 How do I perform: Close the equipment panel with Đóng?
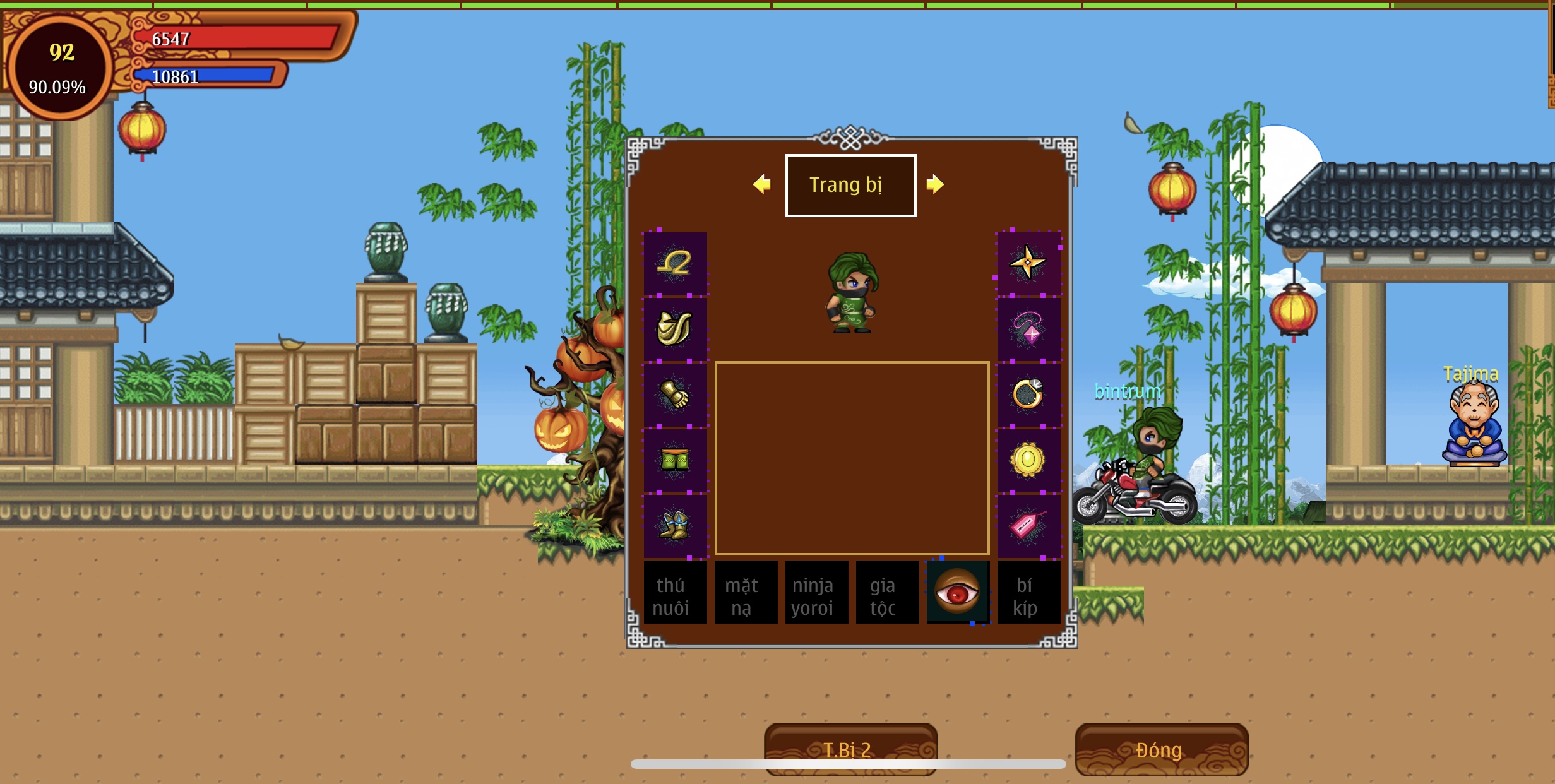[1160, 749]
